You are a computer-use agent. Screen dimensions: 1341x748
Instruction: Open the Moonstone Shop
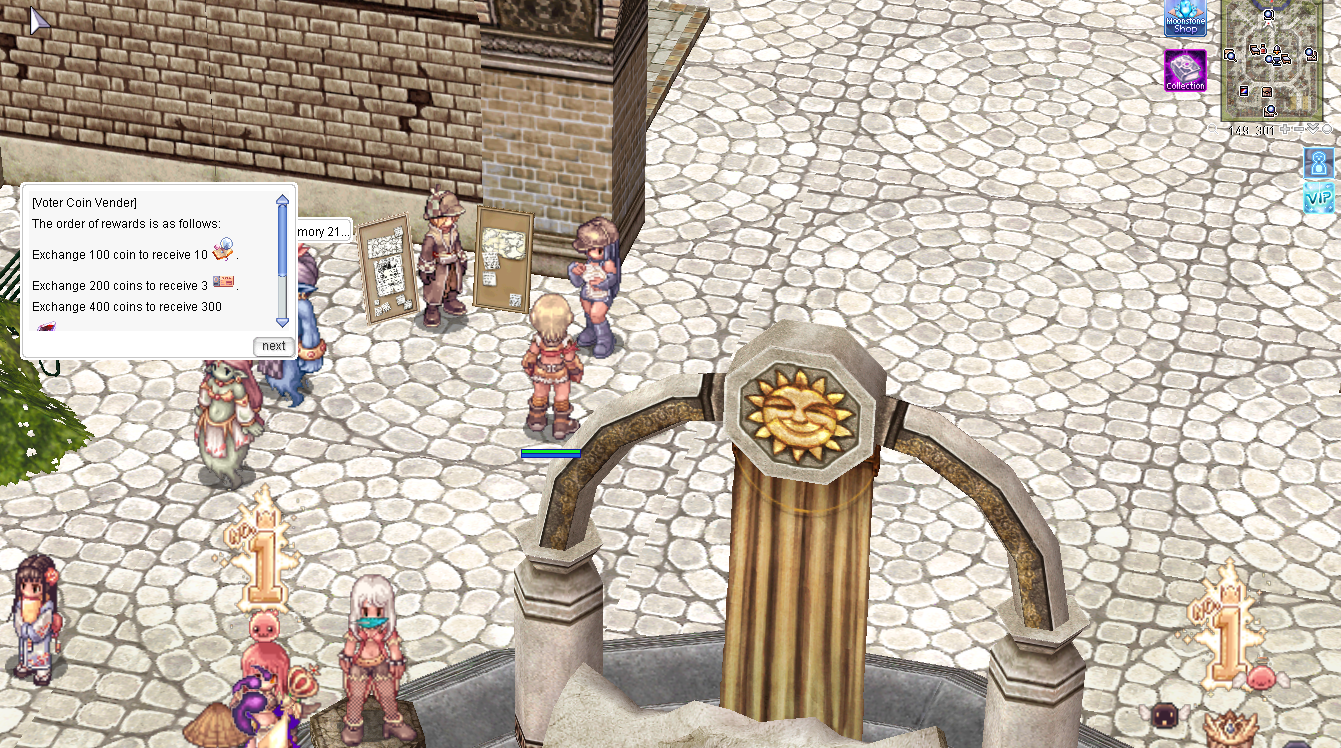pos(1185,19)
